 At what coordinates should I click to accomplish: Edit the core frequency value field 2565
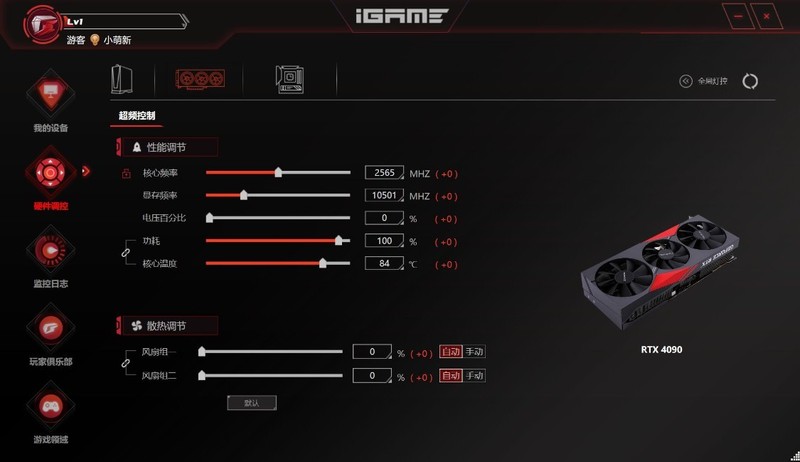coord(384,173)
